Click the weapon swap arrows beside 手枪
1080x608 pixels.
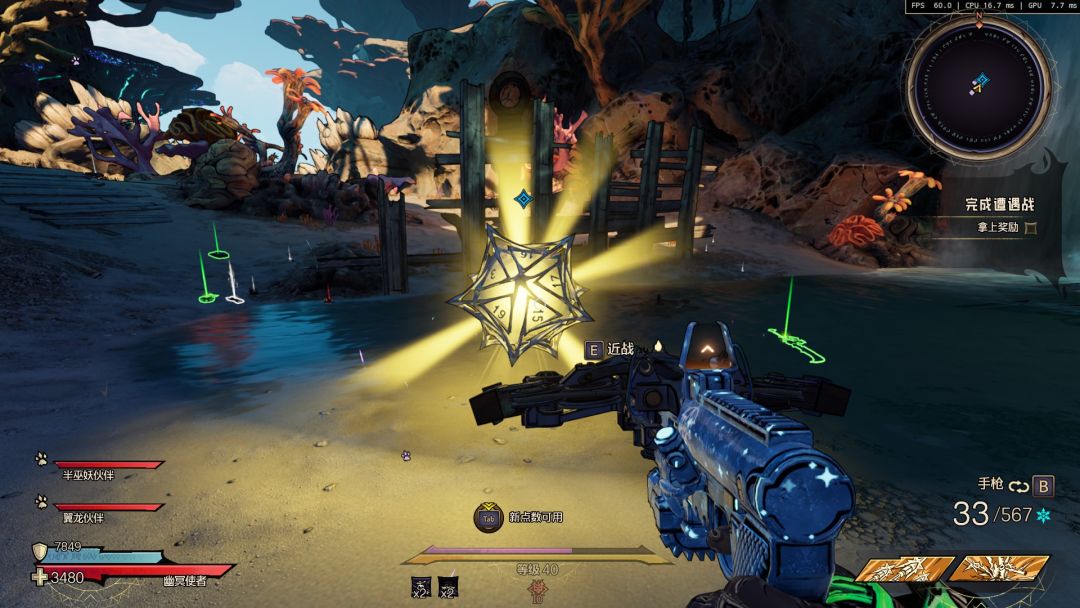[1019, 485]
